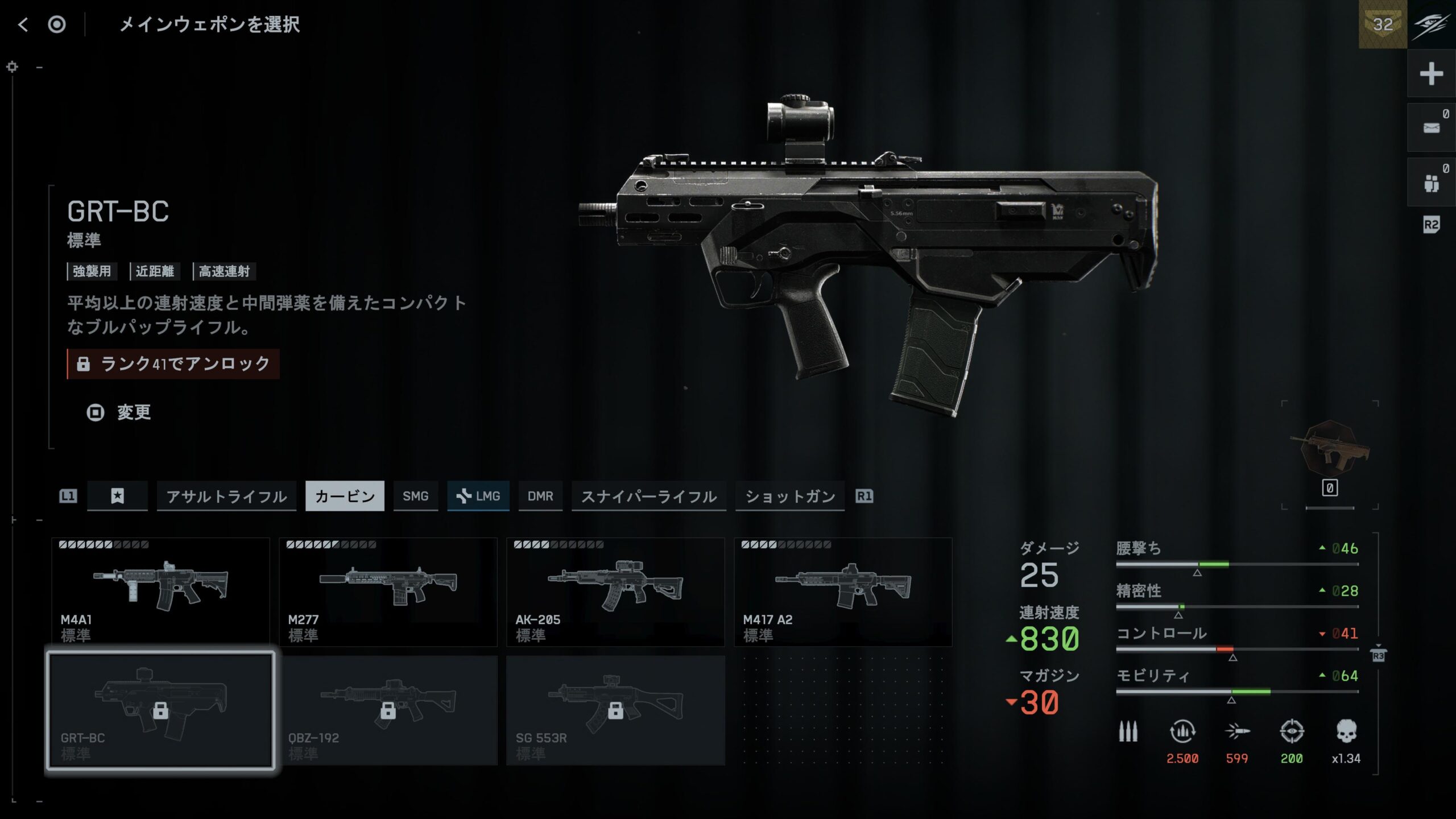This screenshot has height=819, width=1456.
Task: Show the スナイパーライフル weapons
Action: click(x=648, y=496)
